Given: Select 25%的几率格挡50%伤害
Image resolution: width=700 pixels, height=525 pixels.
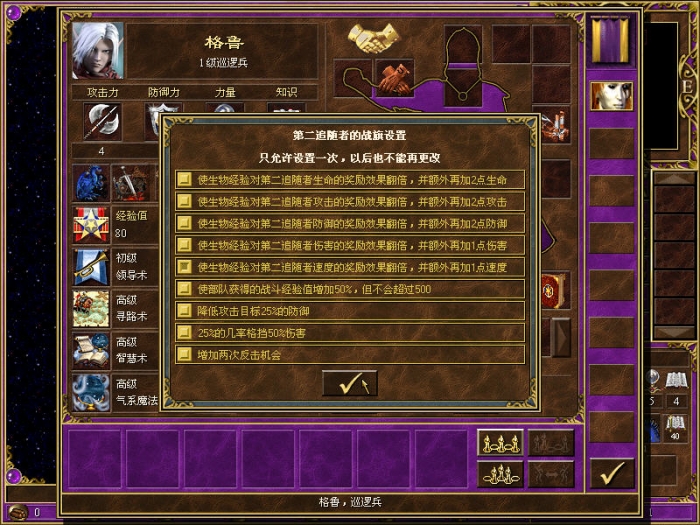Looking at the screenshot, I should [185, 332].
